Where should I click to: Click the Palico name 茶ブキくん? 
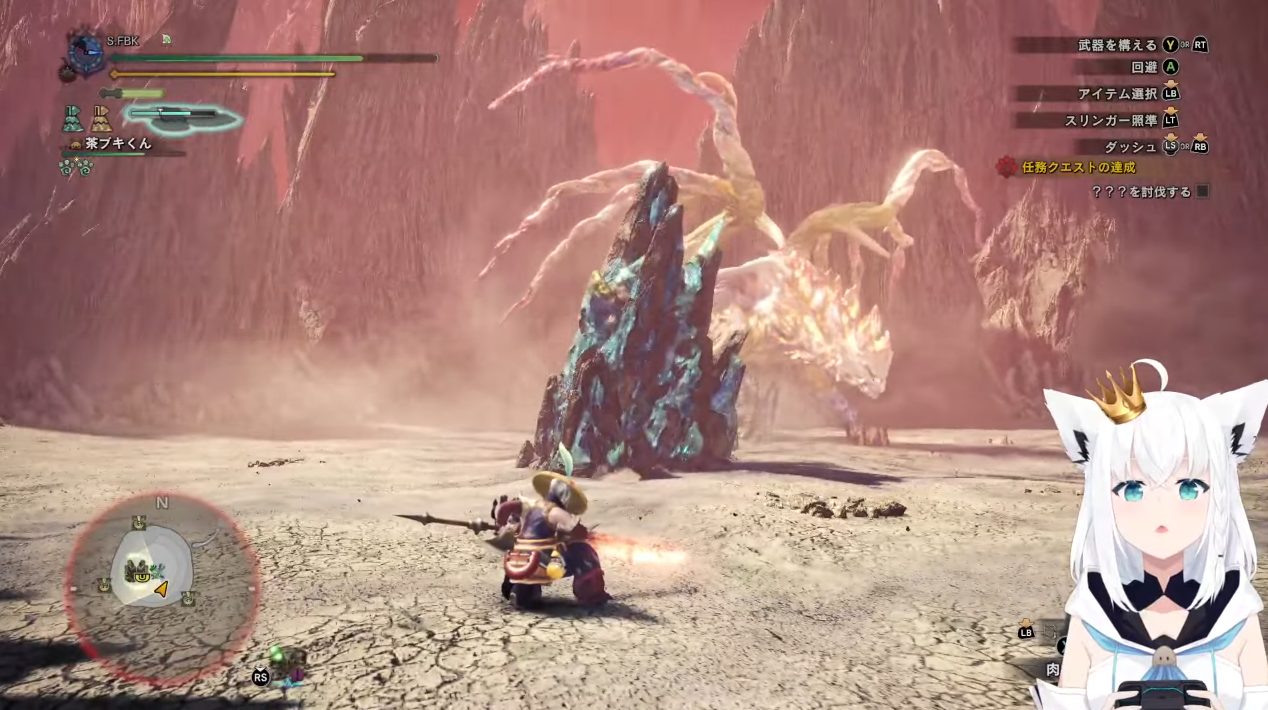click(118, 143)
